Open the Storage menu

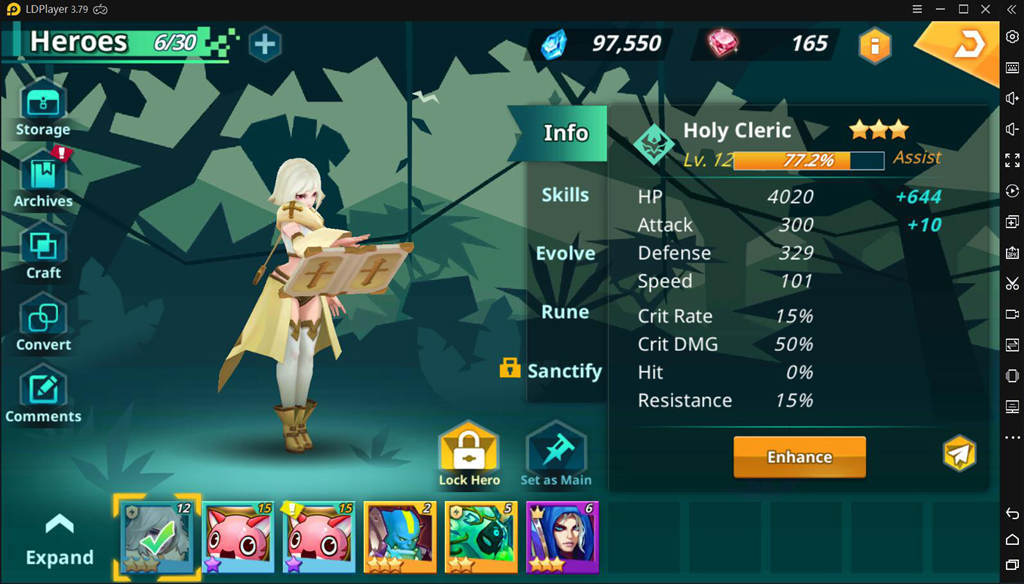point(43,107)
